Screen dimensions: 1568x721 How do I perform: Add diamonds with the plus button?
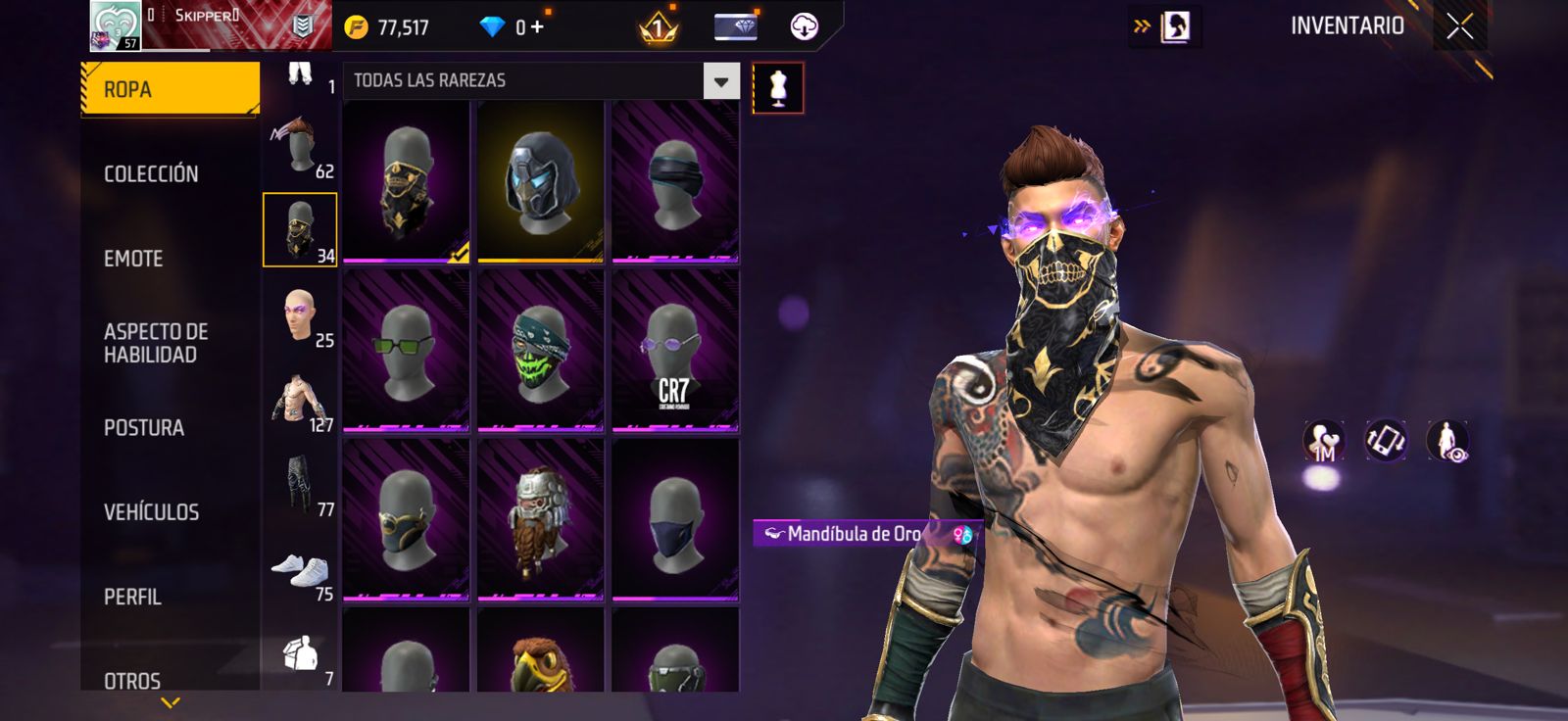pos(537,26)
